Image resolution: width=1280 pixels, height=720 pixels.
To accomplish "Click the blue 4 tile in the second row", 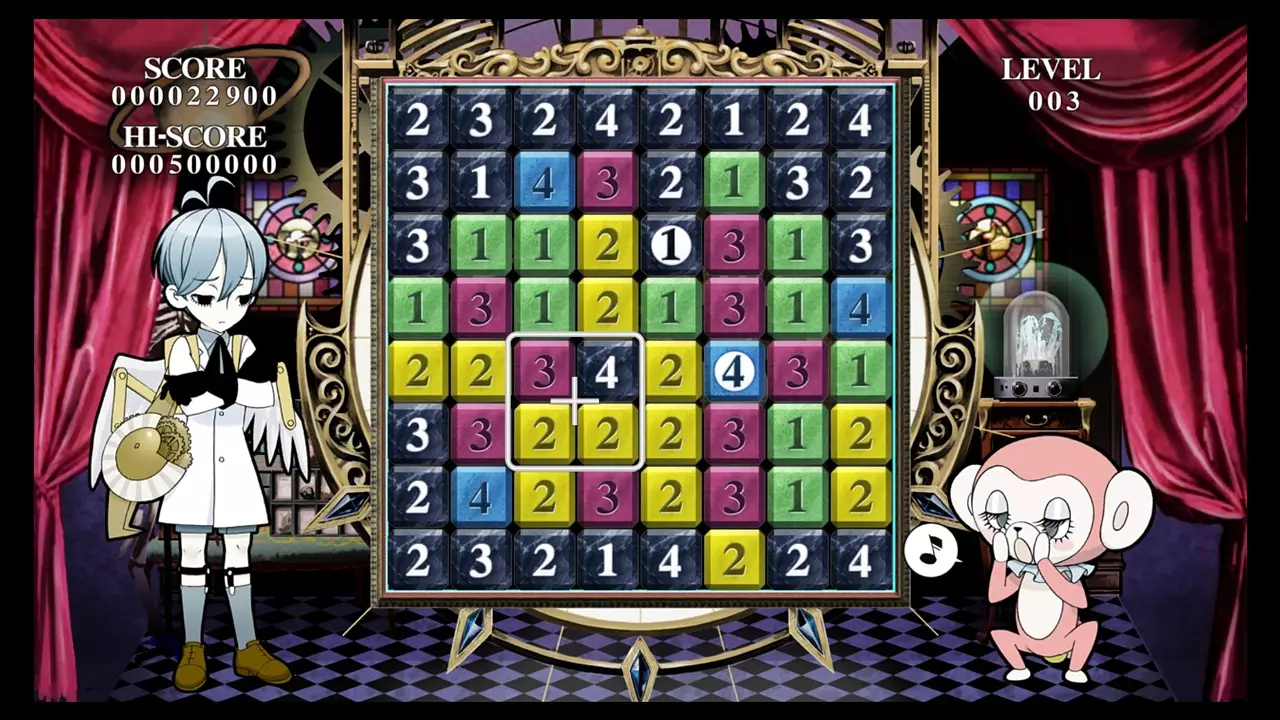I will [545, 184].
